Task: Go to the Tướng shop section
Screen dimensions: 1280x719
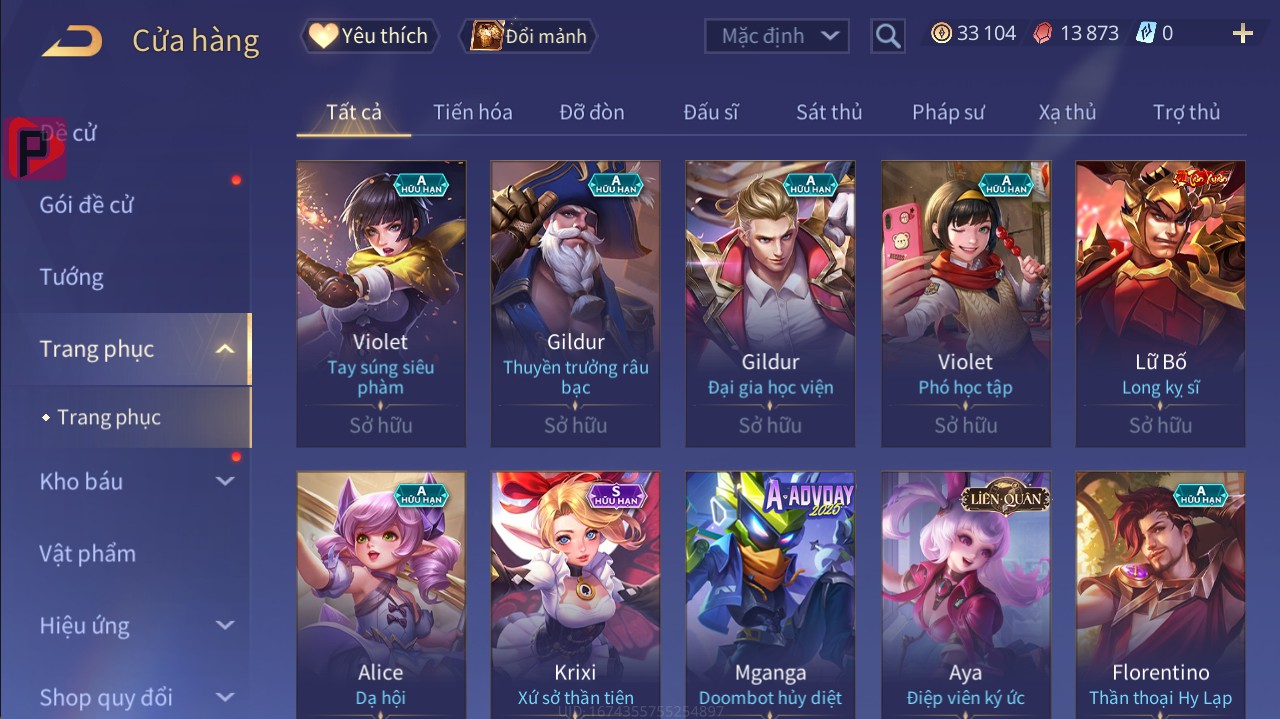Action: click(x=72, y=277)
